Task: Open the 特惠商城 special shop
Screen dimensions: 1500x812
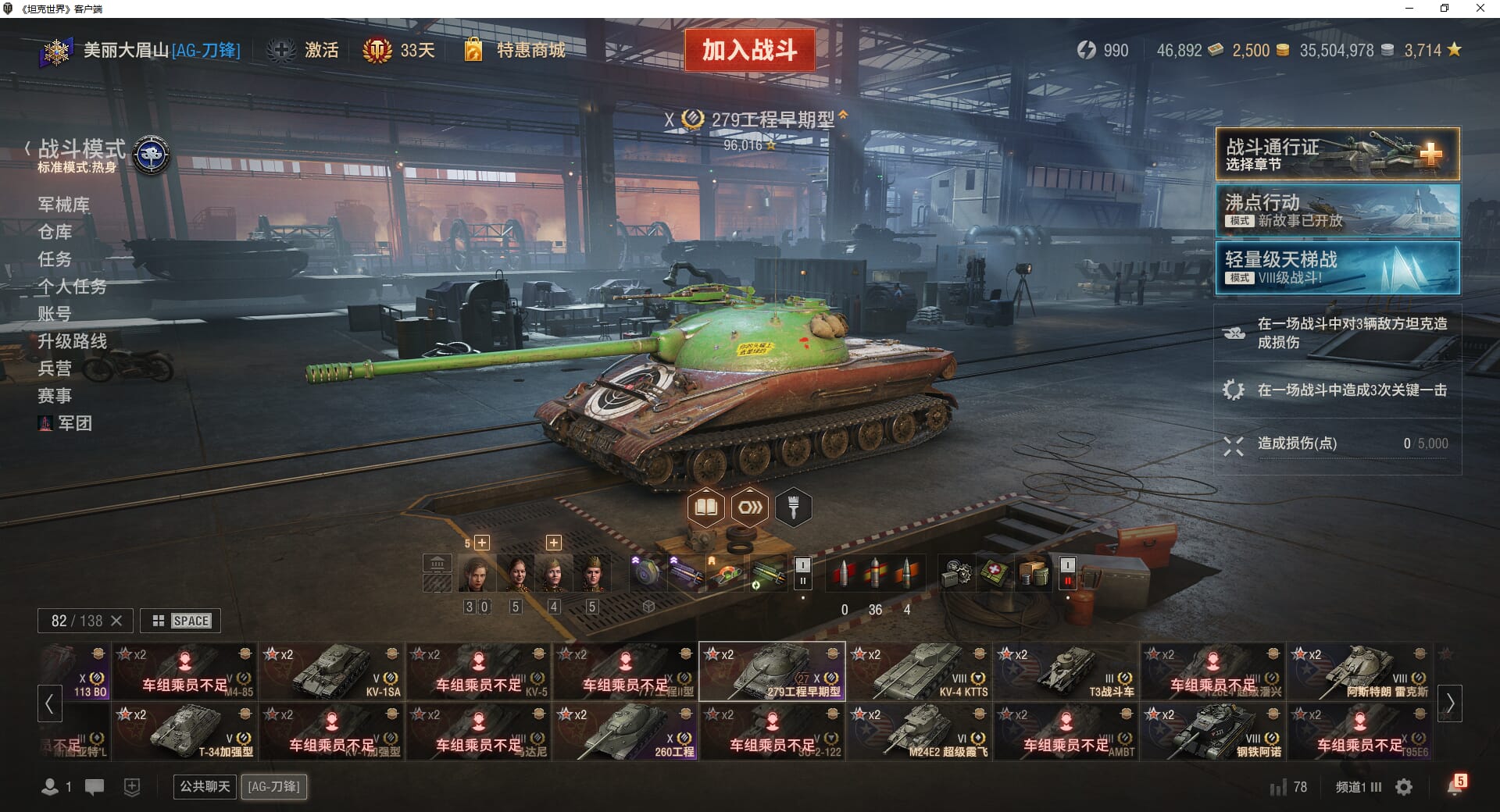Action: click(x=530, y=51)
